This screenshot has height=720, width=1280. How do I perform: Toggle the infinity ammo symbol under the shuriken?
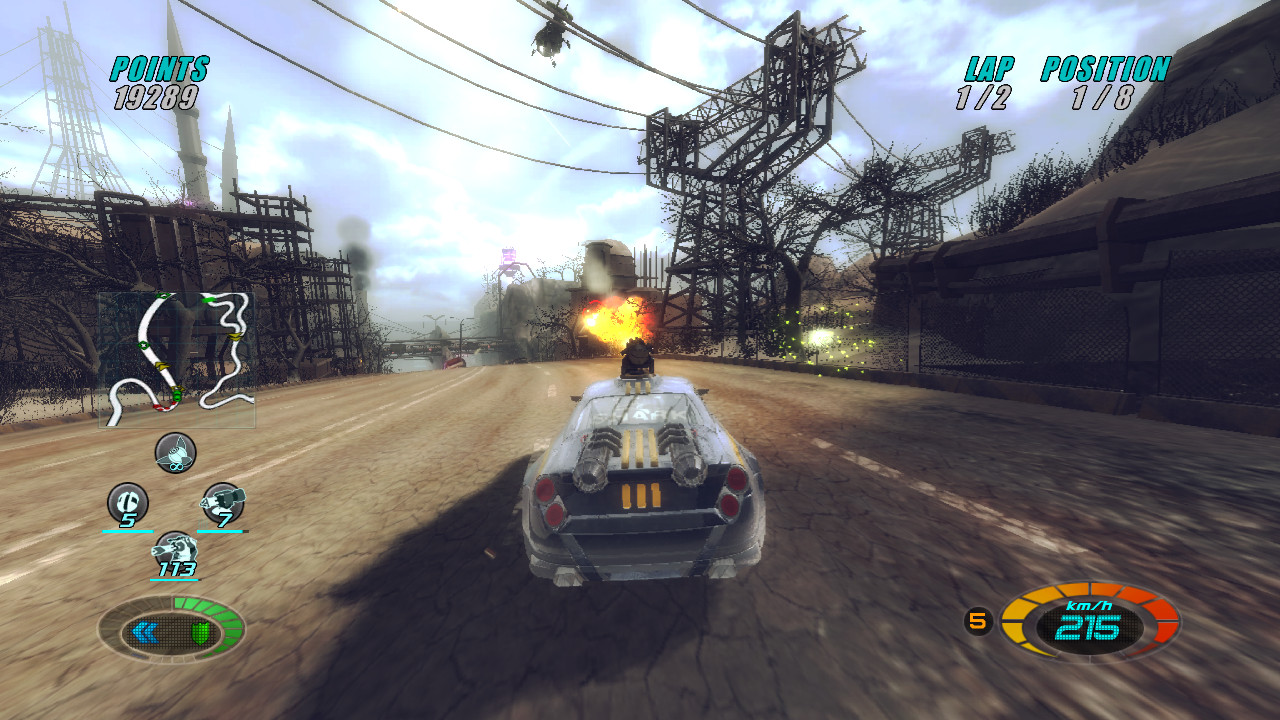[175, 467]
